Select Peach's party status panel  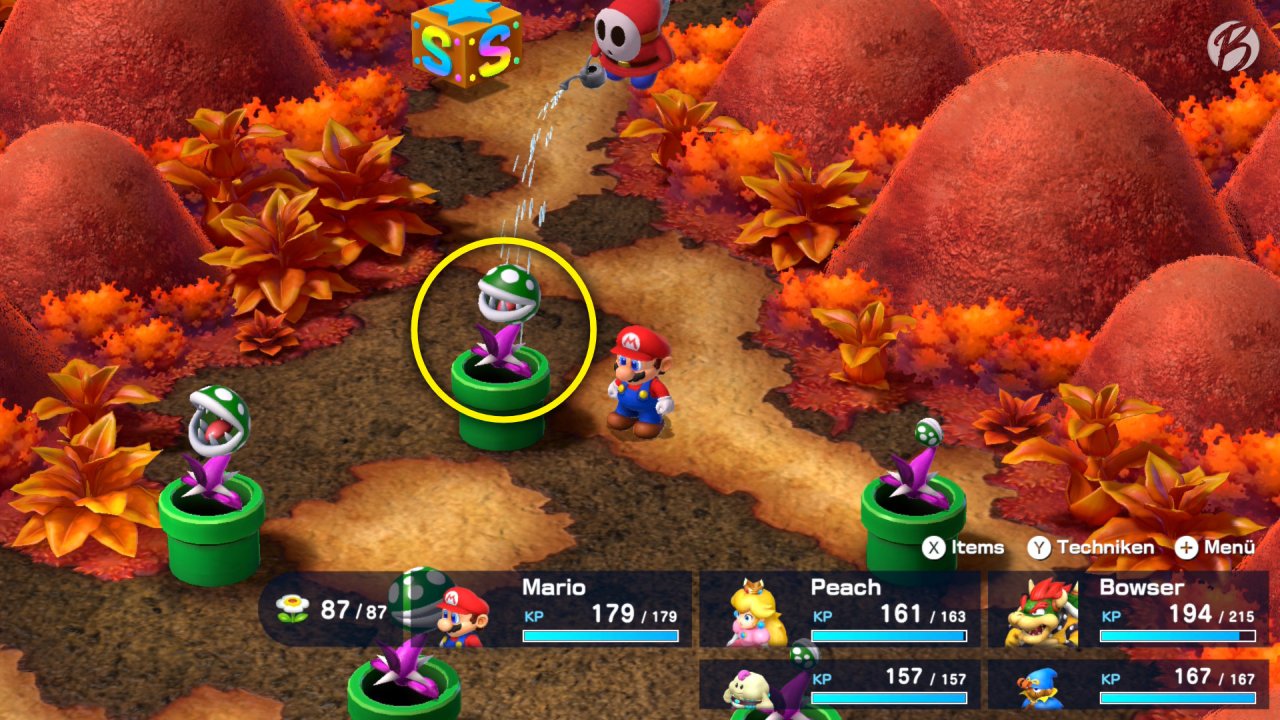pyautogui.click(x=840, y=609)
